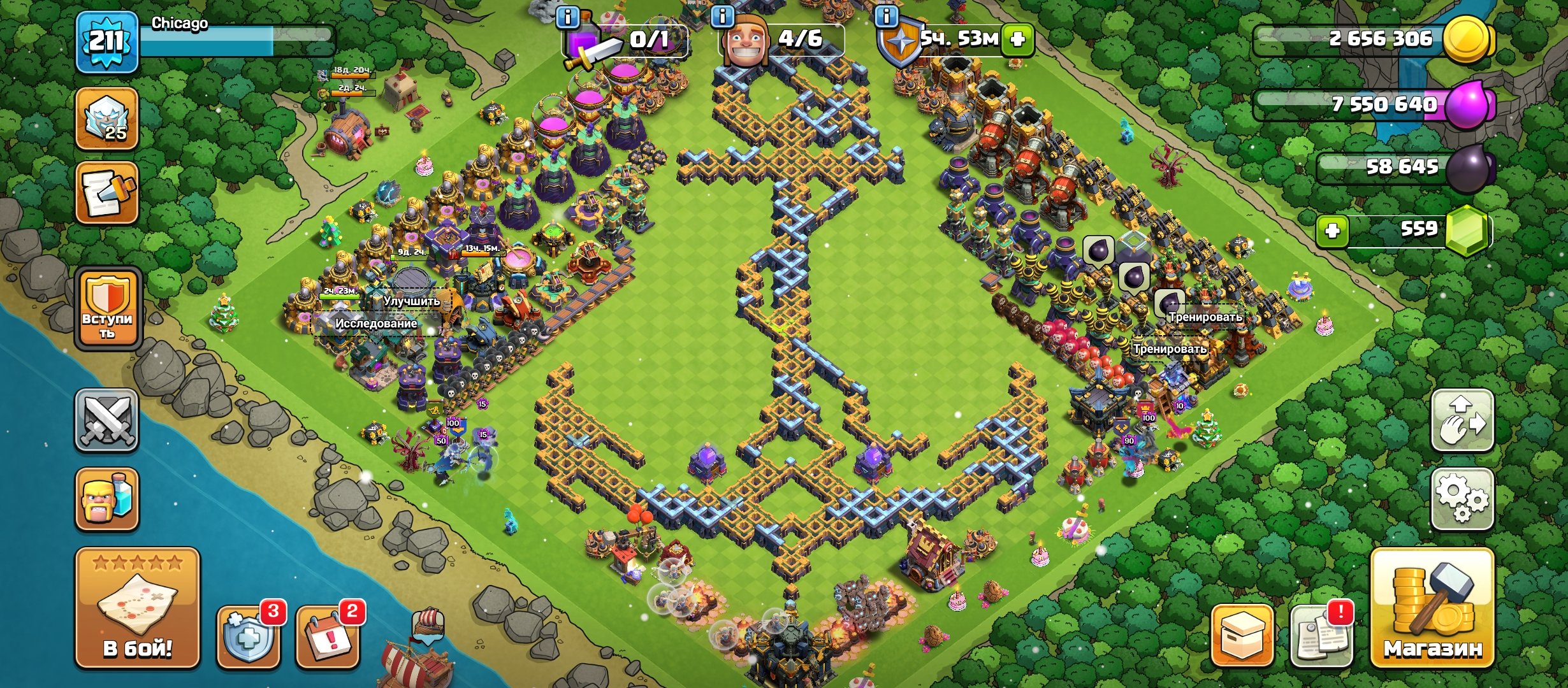
Task: Extend shield with the green plus button
Action: pyautogui.click(x=1017, y=39)
